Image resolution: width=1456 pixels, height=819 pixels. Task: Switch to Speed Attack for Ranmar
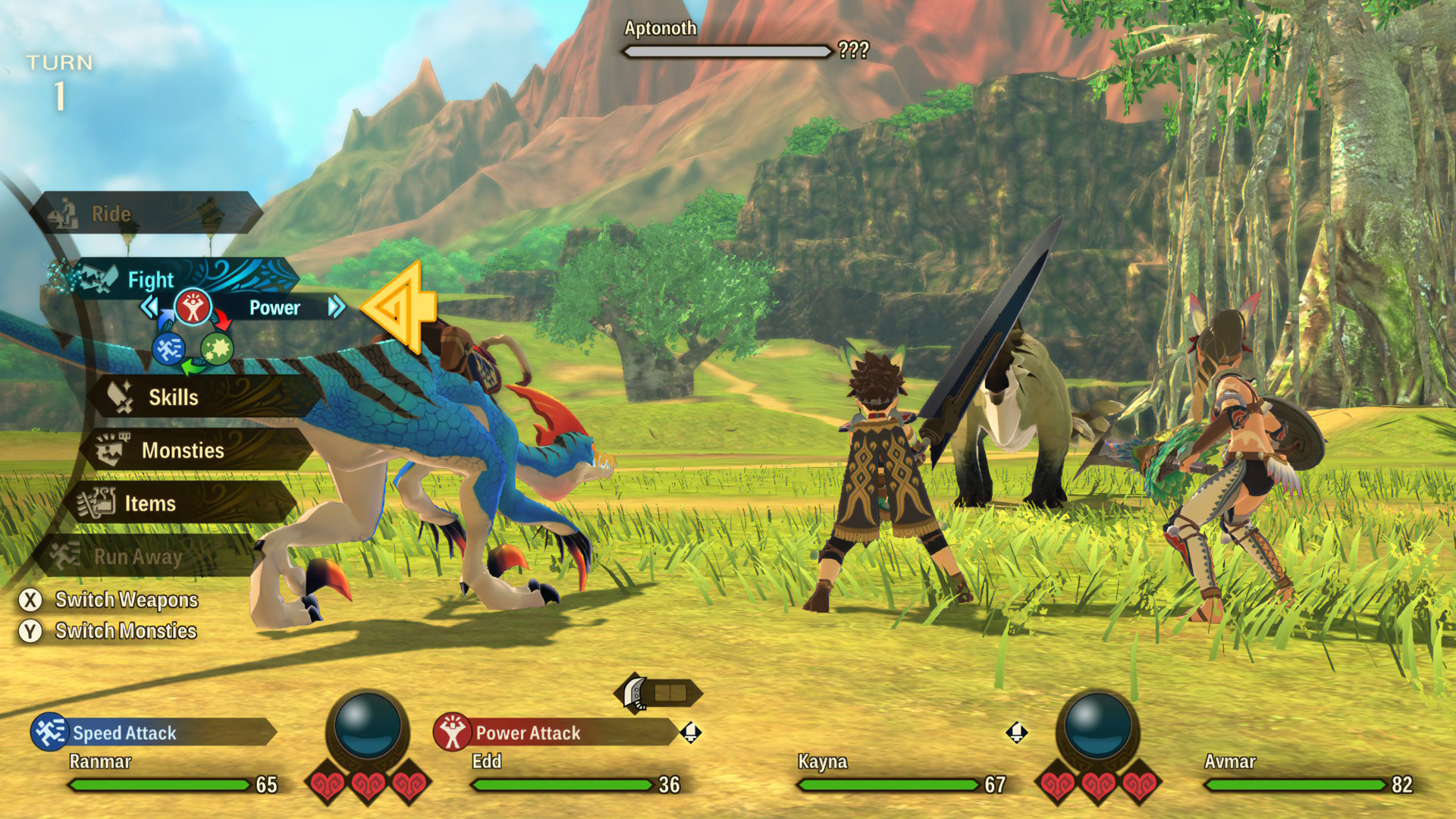coord(124,733)
